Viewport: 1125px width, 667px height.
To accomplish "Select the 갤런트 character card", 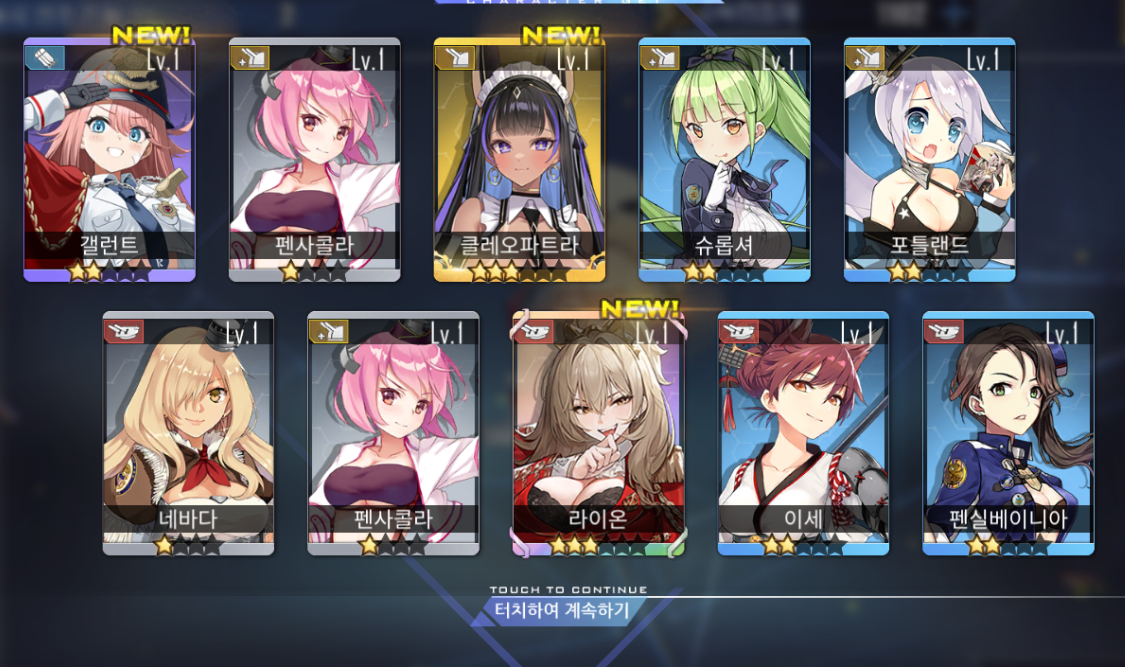I will [109, 160].
